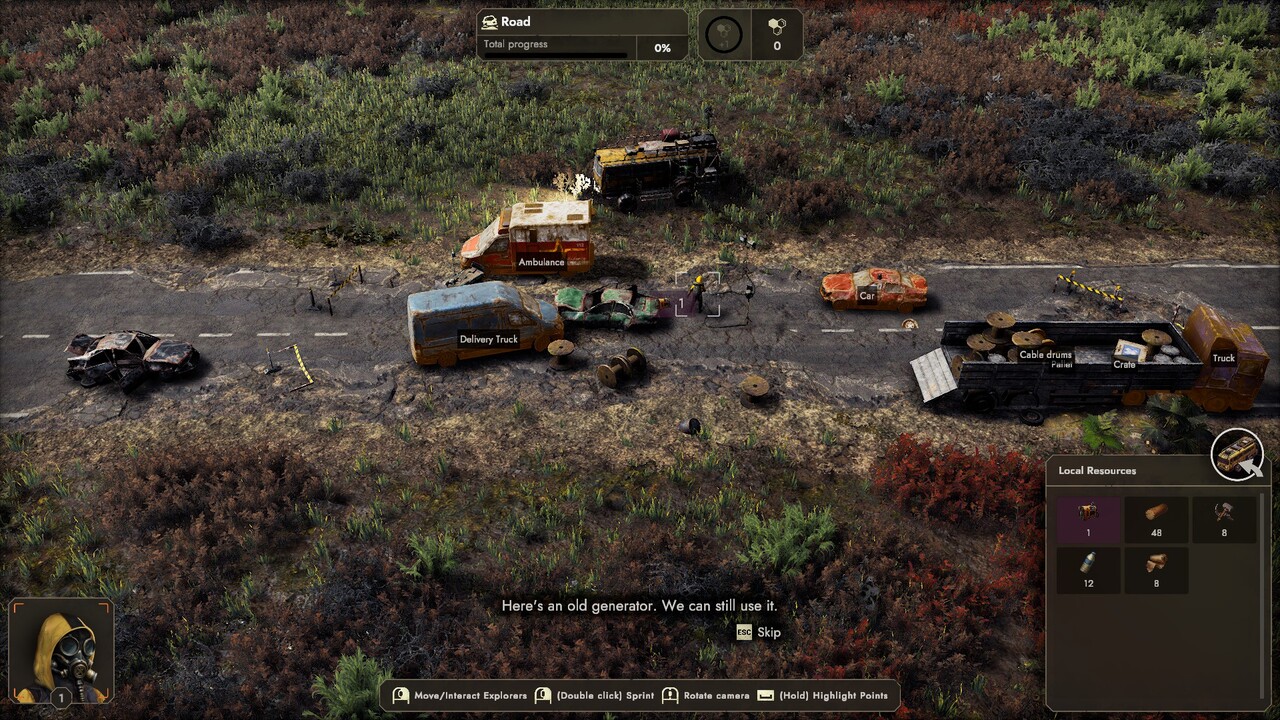Screen dimensions: 1280x720
Task: Select the wooden planks resource slot
Action: (1156, 570)
